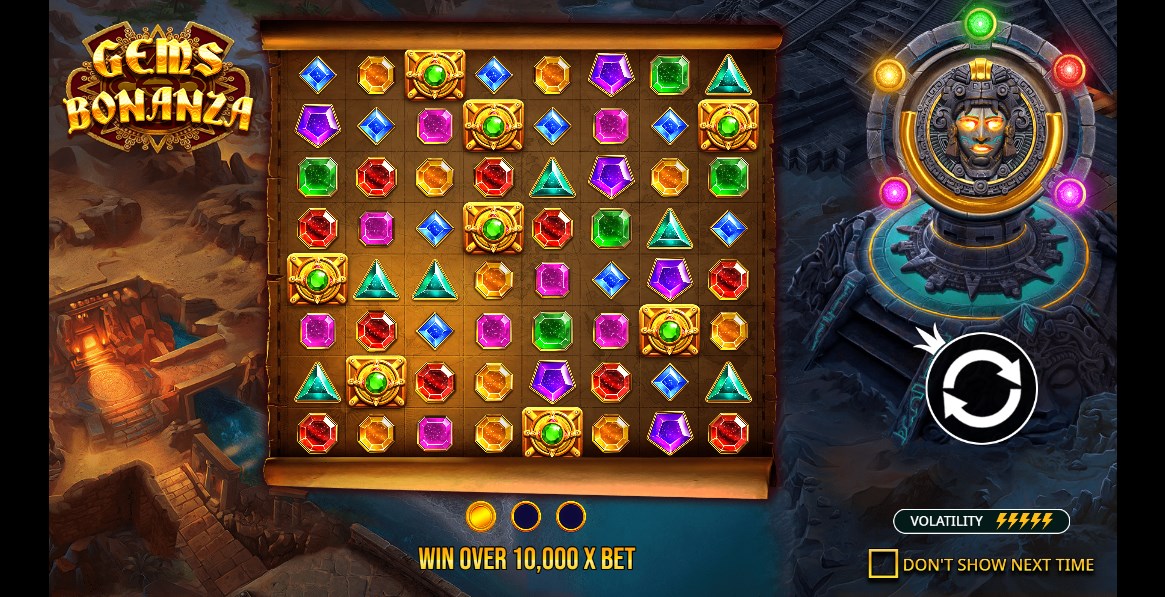
Task: Select the first gold page indicator dot
Action: (481, 516)
